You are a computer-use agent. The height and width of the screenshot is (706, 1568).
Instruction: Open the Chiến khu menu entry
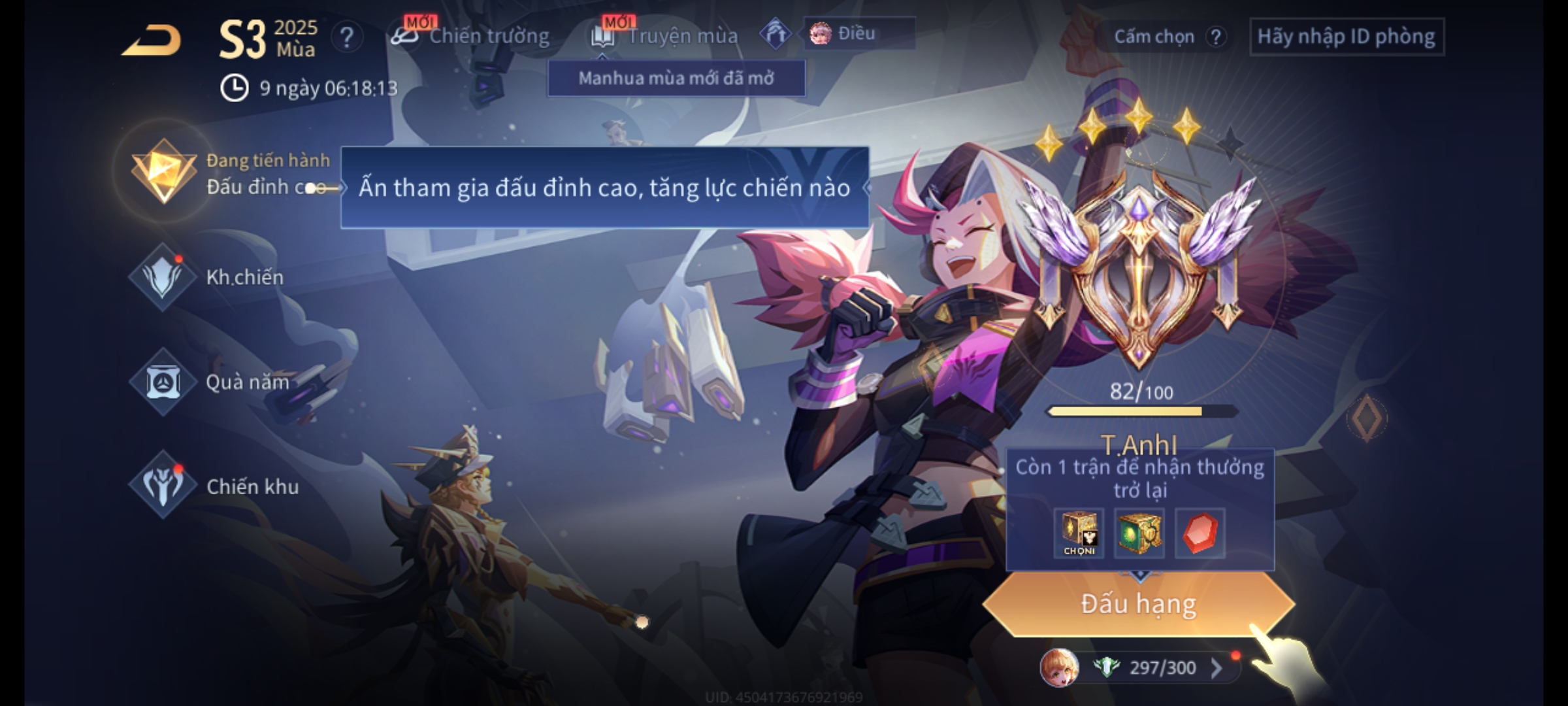pyautogui.click(x=163, y=486)
